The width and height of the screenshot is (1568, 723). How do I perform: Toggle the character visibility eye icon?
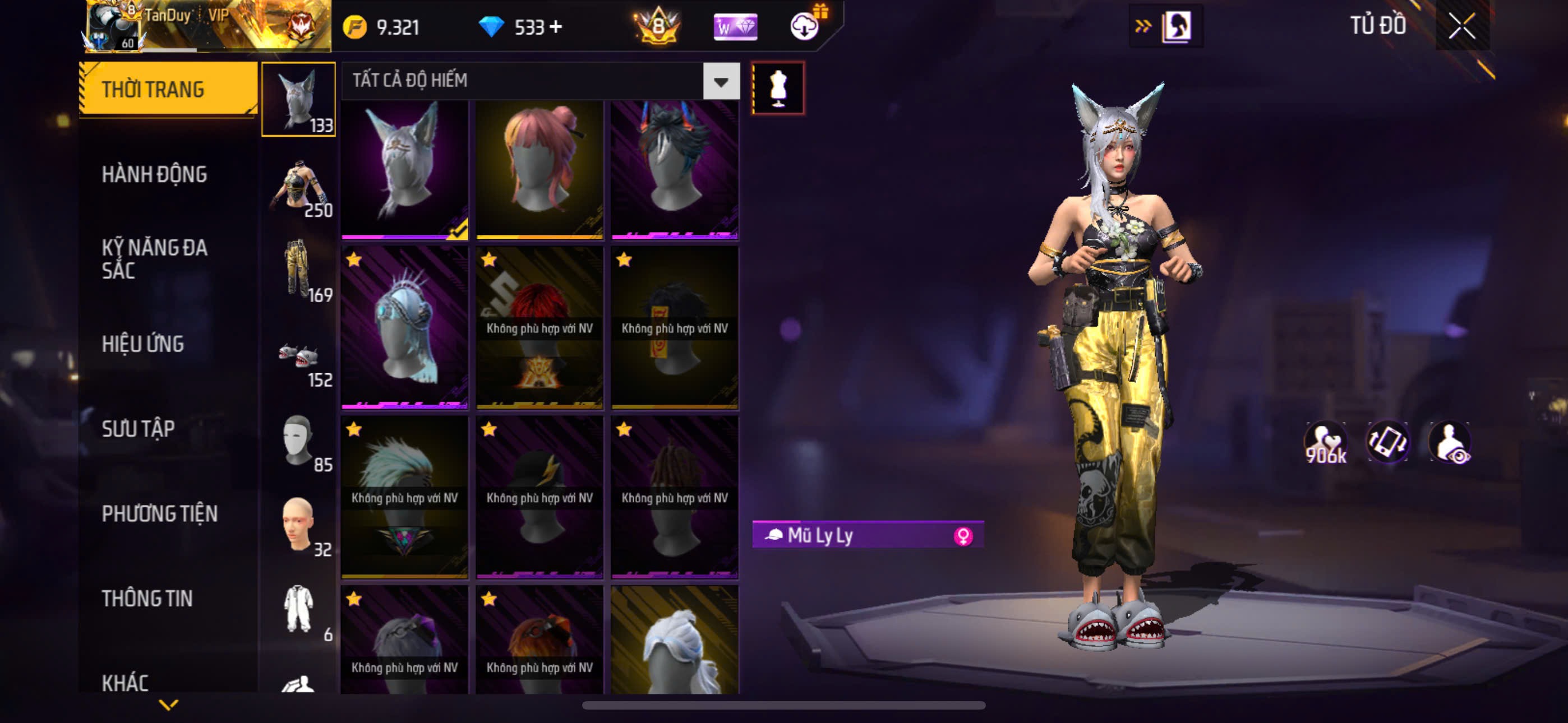(x=1451, y=443)
